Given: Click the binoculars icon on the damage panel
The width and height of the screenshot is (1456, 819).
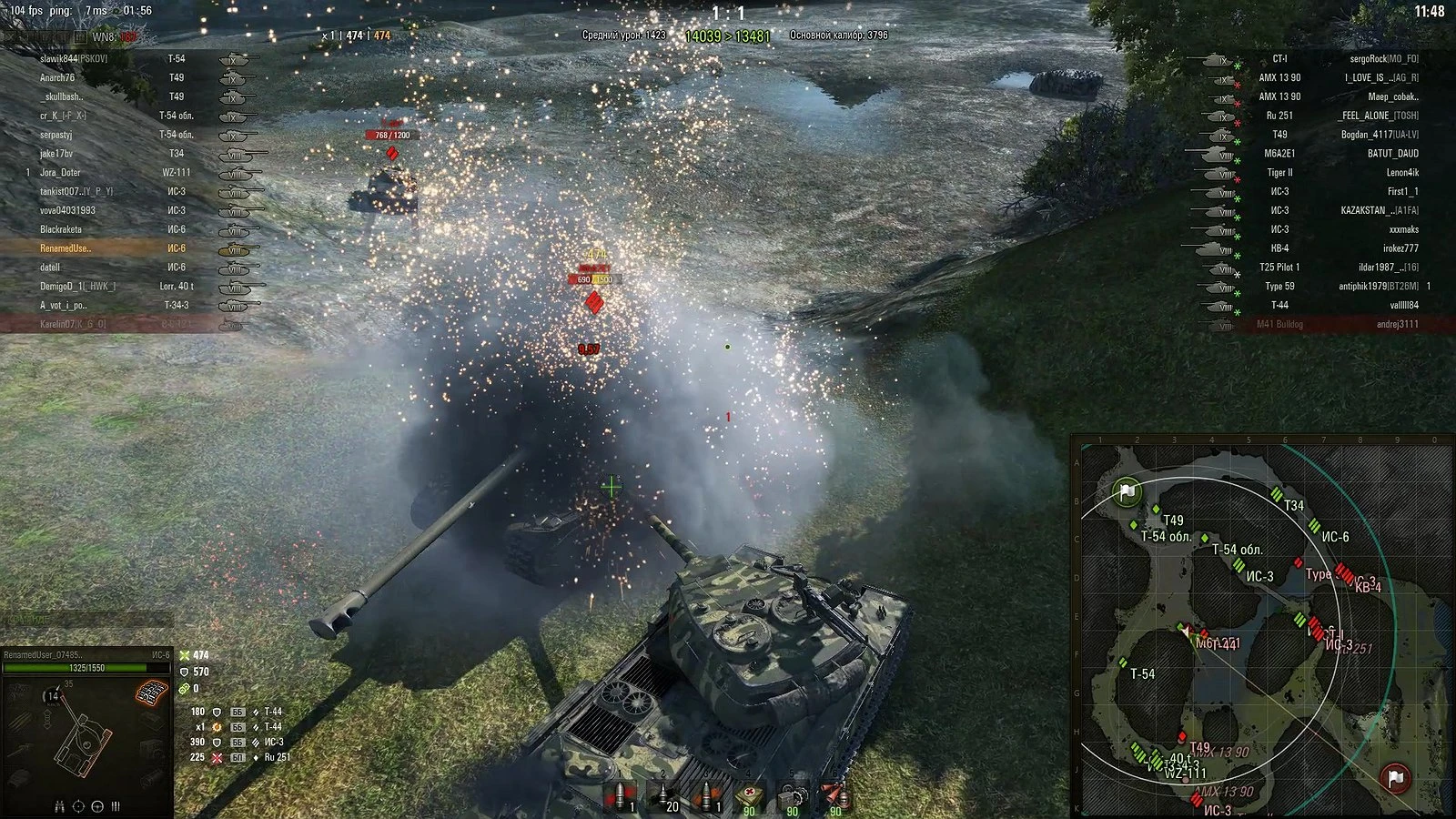Looking at the screenshot, I should [x=59, y=807].
